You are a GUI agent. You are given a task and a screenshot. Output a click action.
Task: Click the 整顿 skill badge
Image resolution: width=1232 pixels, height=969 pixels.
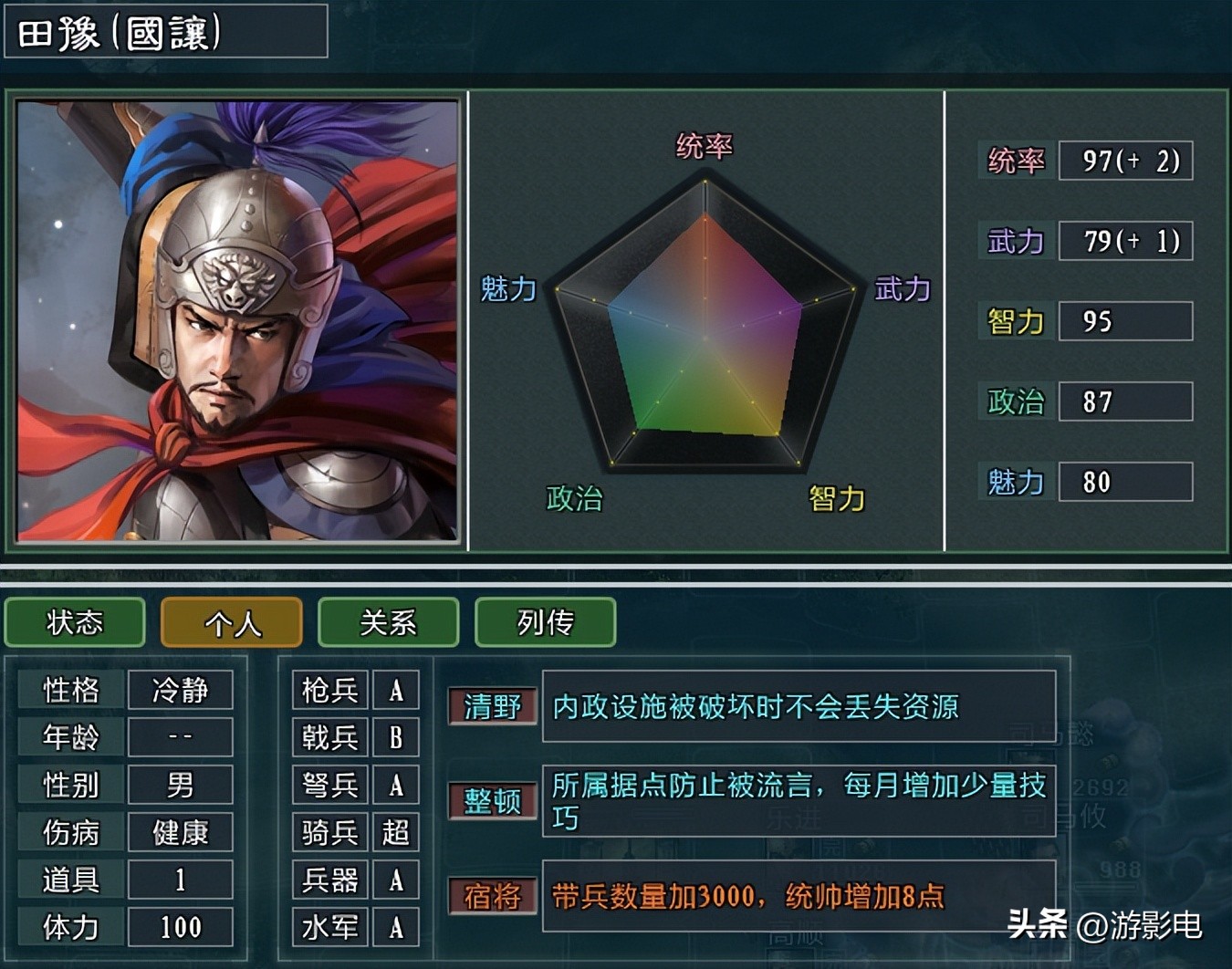pyautogui.click(x=492, y=802)
